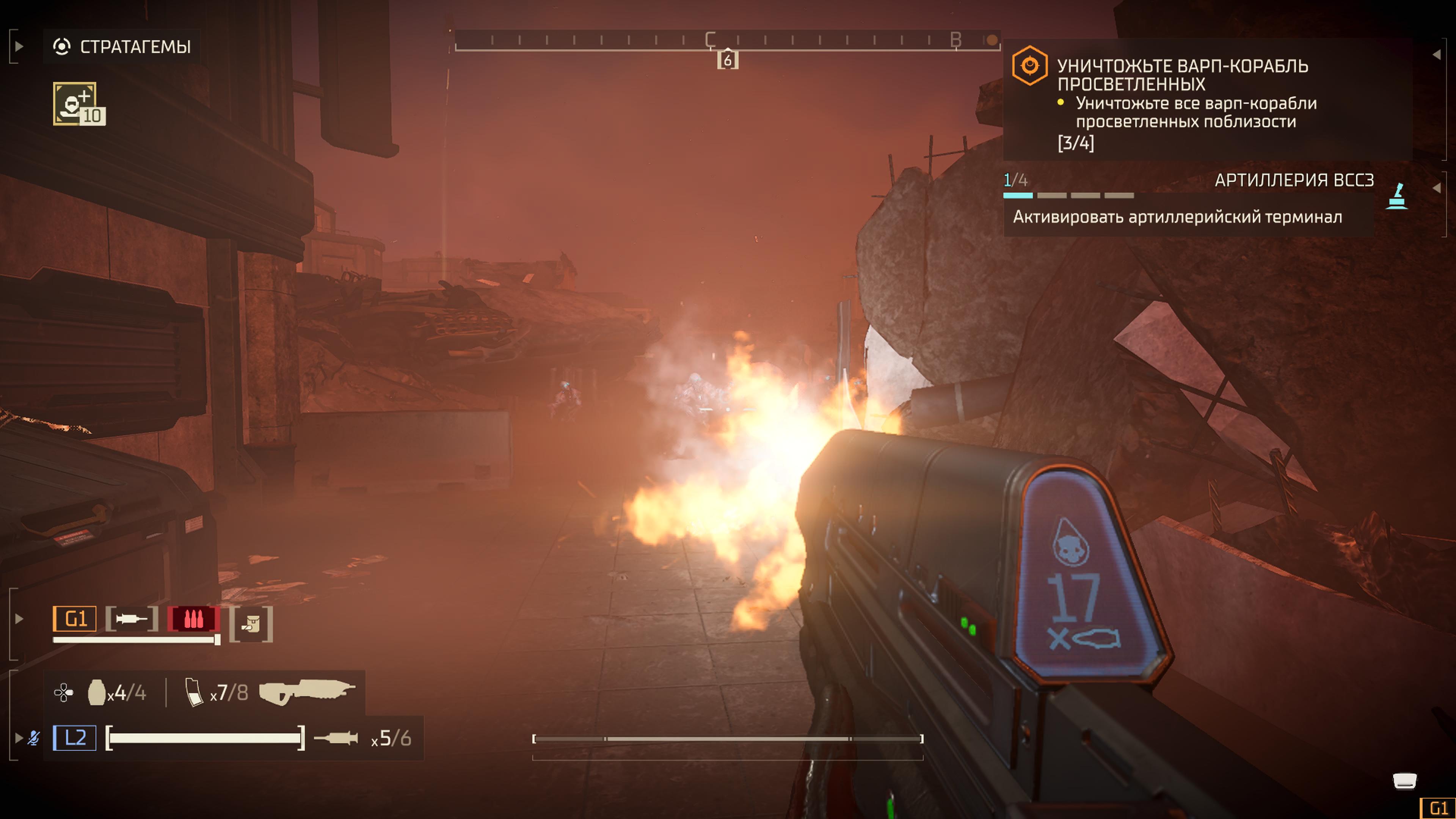Select the backpack slot icon
This screenshot has height=819, width=1456.
251,624
